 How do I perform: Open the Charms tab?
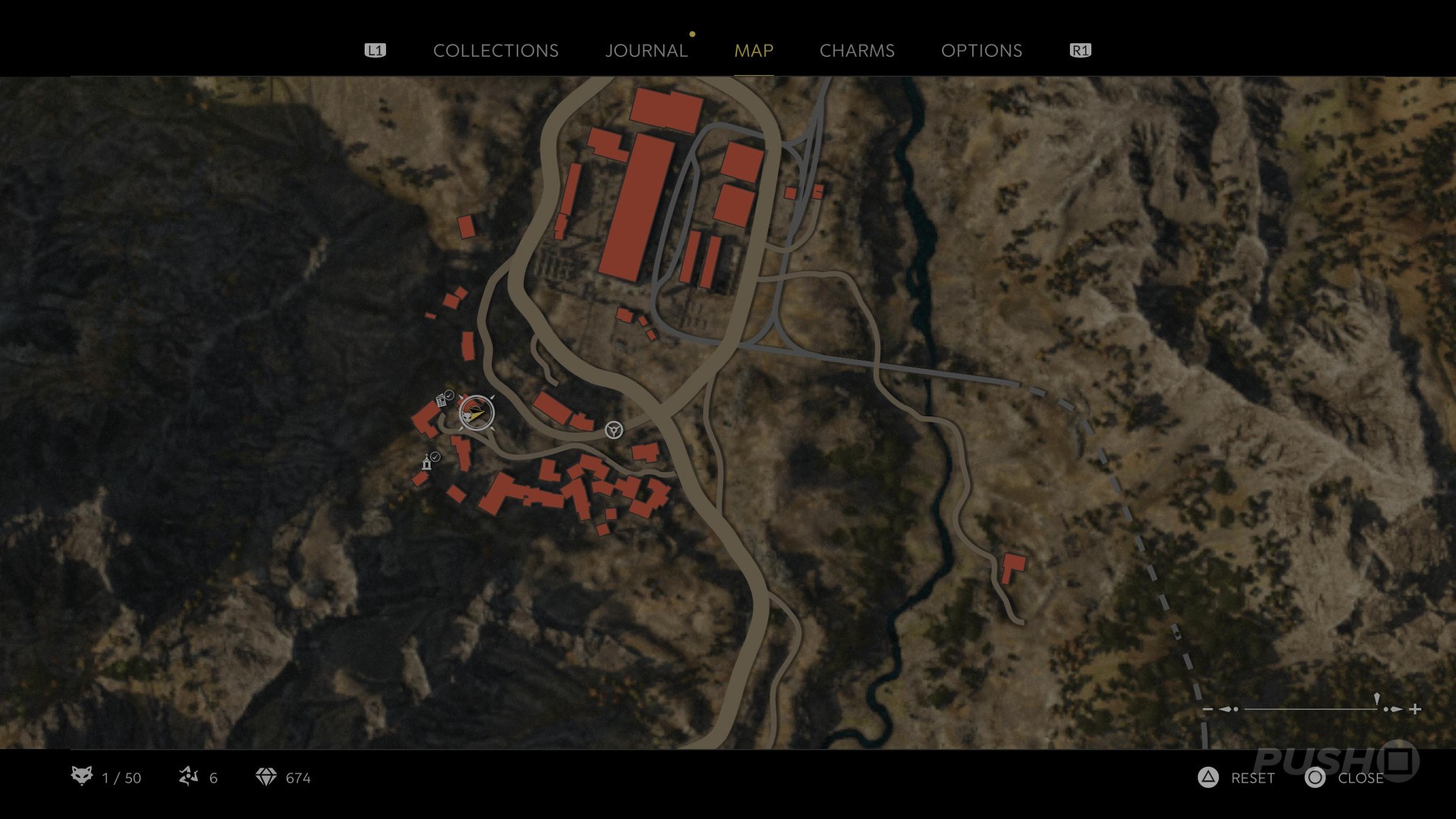(x=857, y=51)
